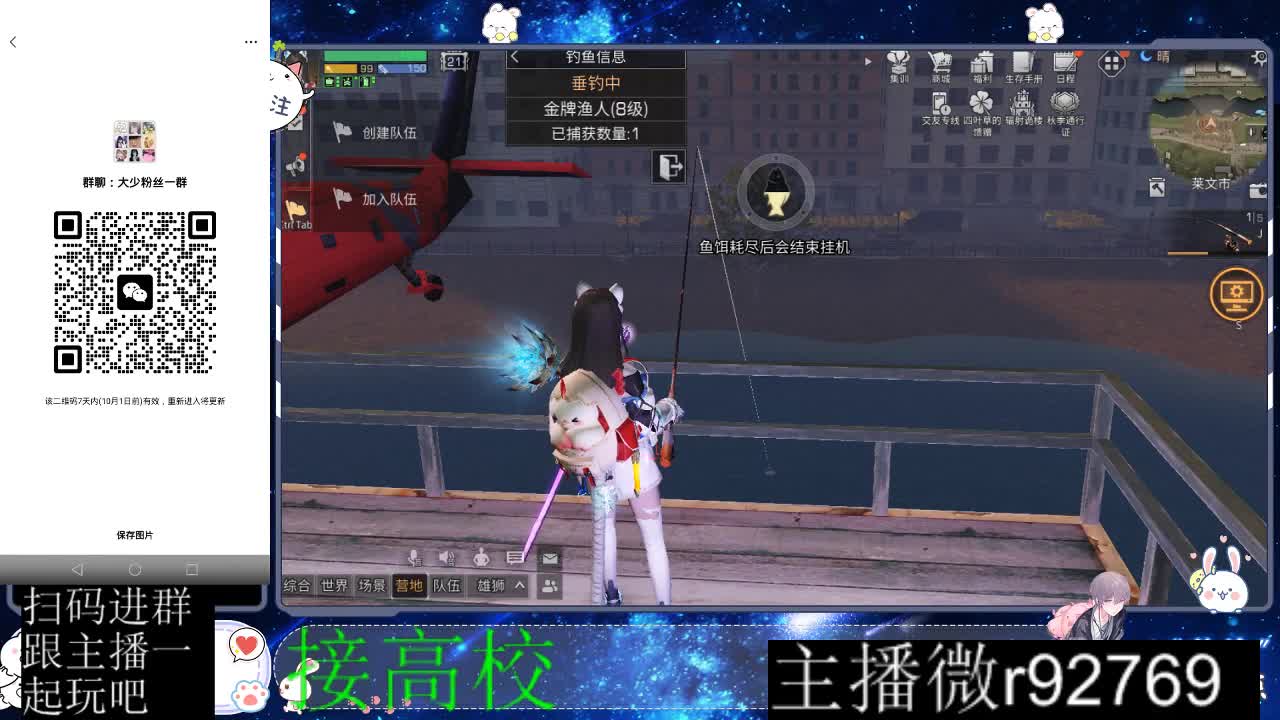
Task: Toggle the live screen viewer icon
Action: [x=1238, y=295]
